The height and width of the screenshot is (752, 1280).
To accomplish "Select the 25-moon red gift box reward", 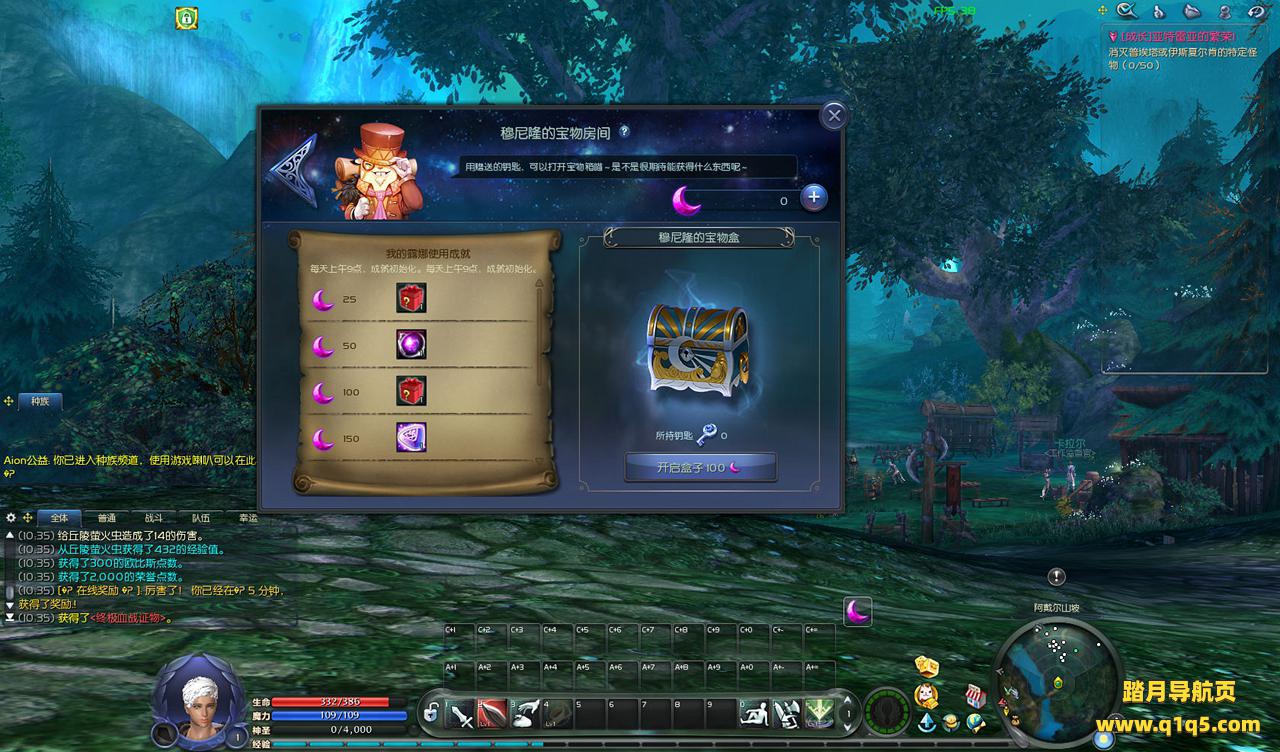I will (411, 298).
